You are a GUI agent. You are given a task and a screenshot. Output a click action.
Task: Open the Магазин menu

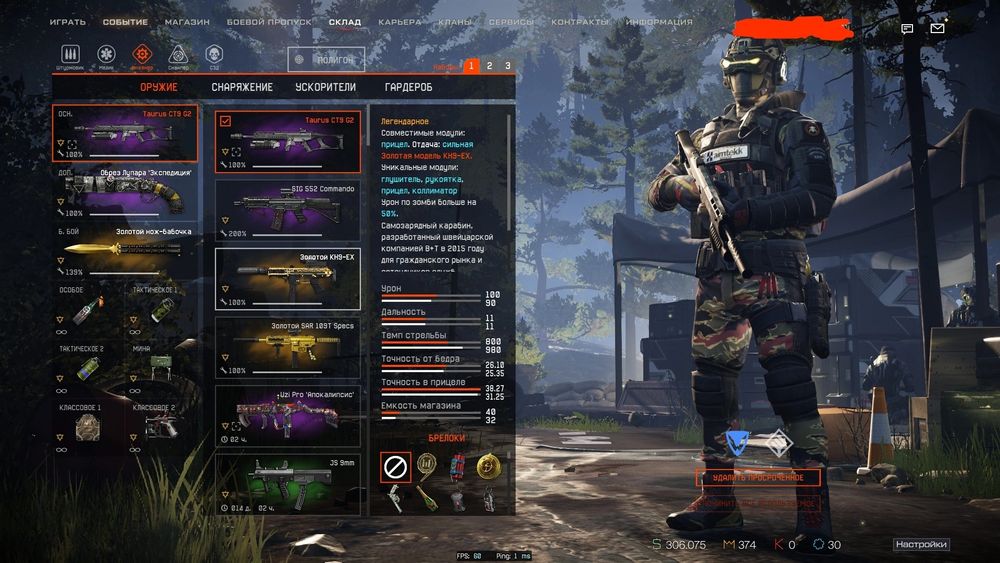coord(187,22)
